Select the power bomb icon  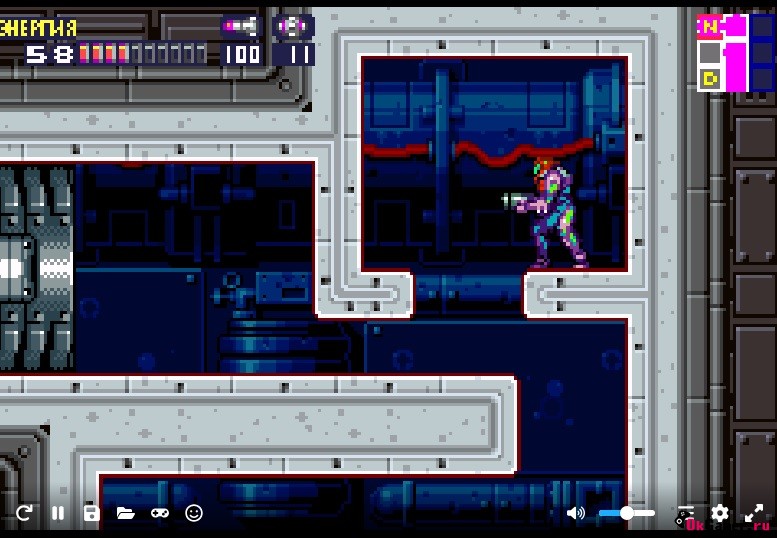(x=293, y=26)
